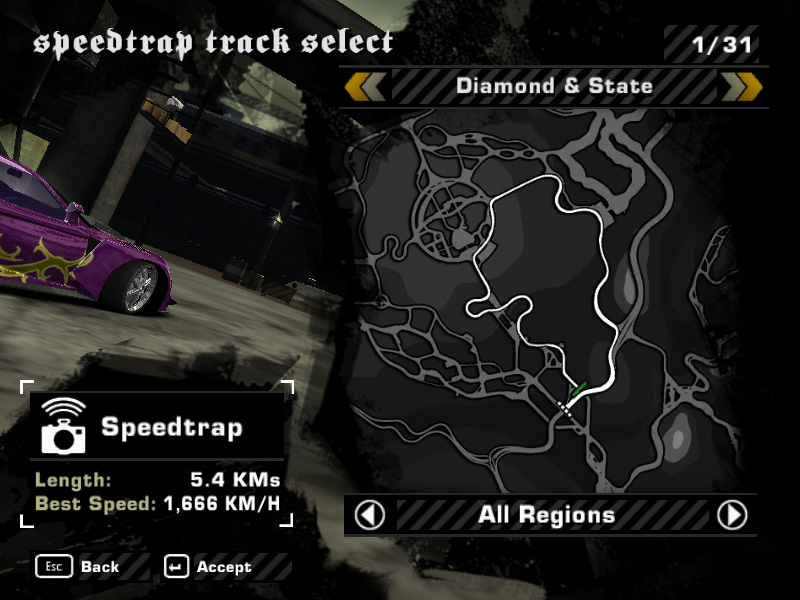Switch to next region with right arrow
The width and height of the screenshot is (800, 600).
[x=732, y=515]
